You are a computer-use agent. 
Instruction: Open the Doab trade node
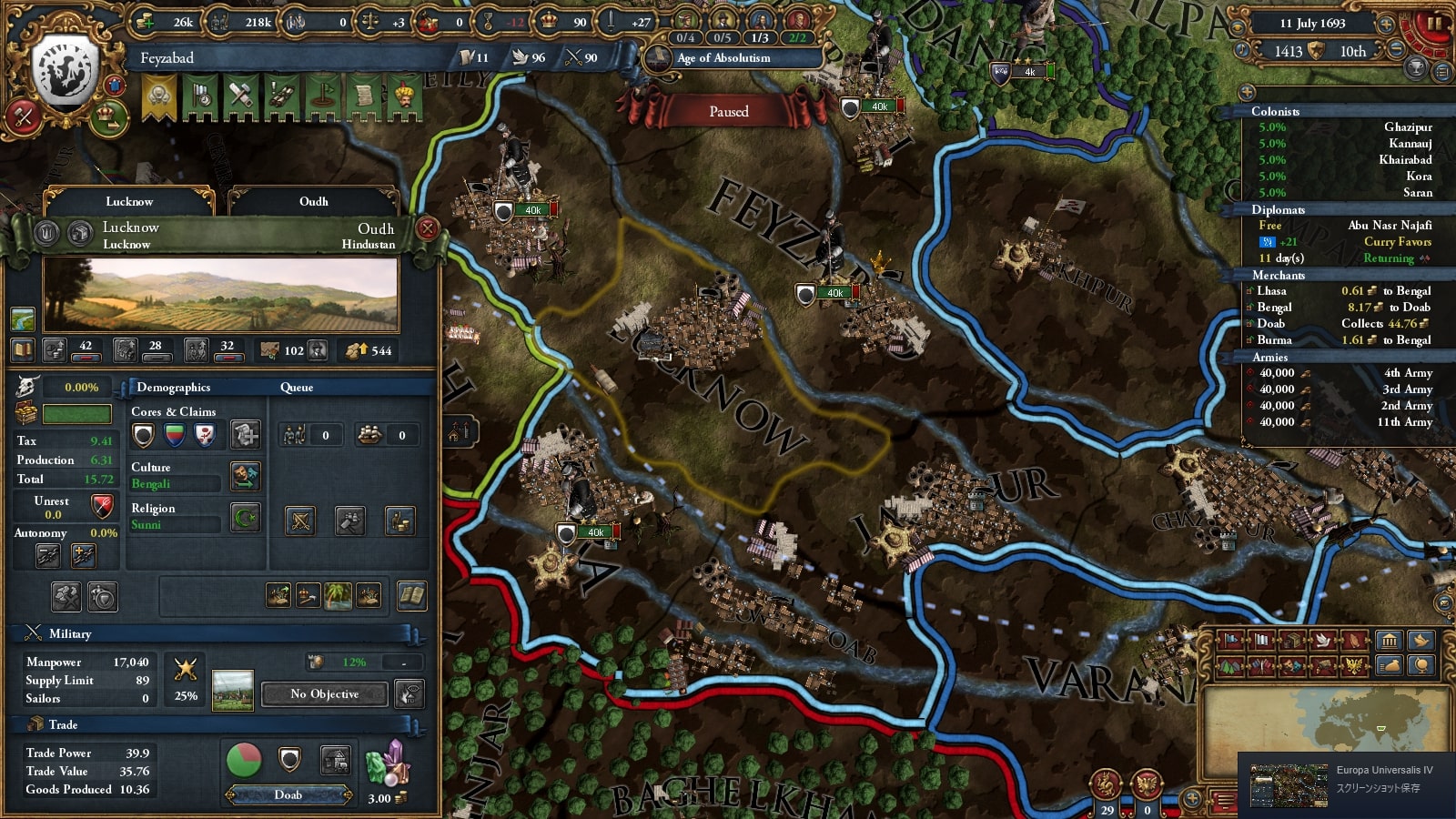288,794
